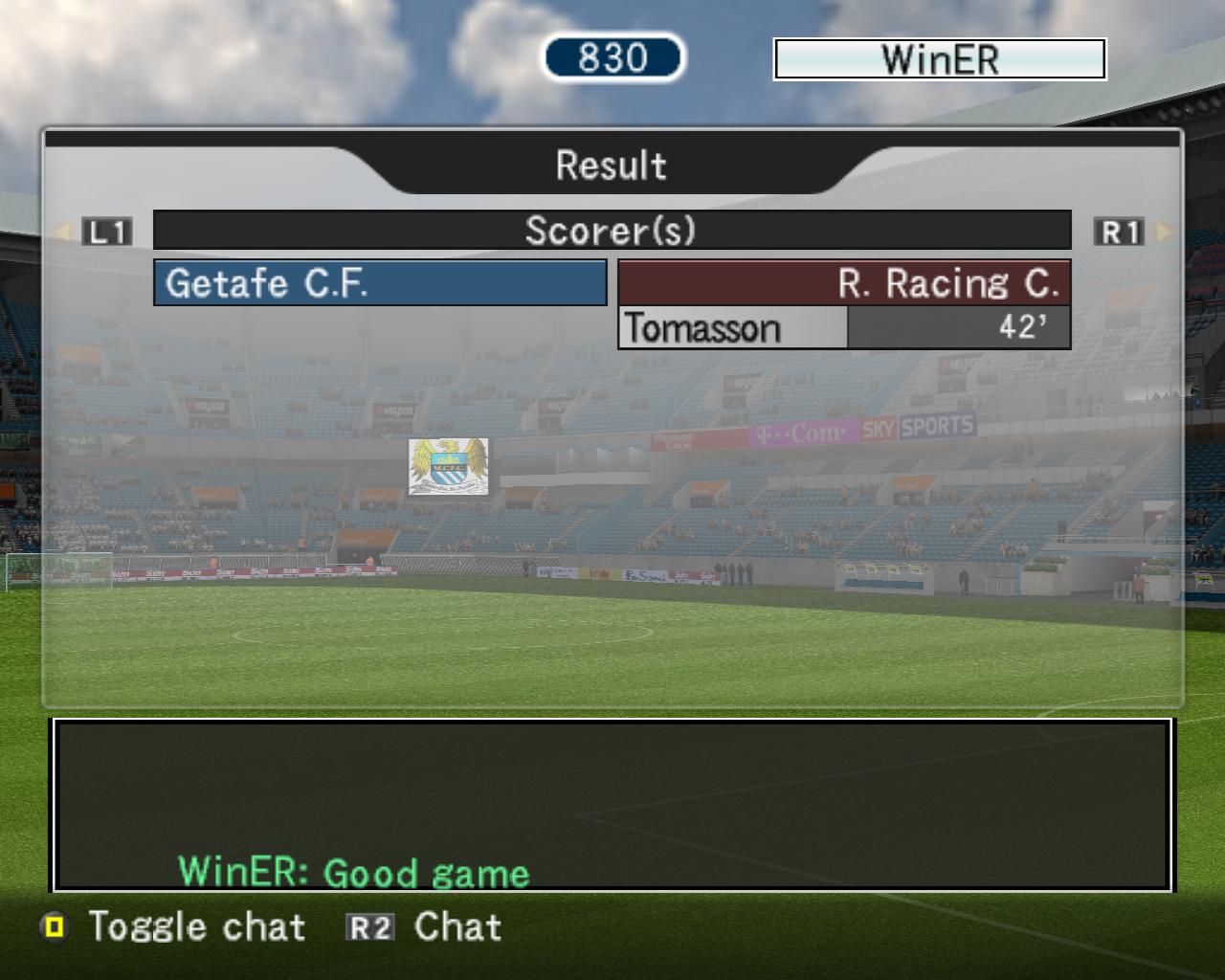Select the Scorer(s) page header

click(612, 231)
